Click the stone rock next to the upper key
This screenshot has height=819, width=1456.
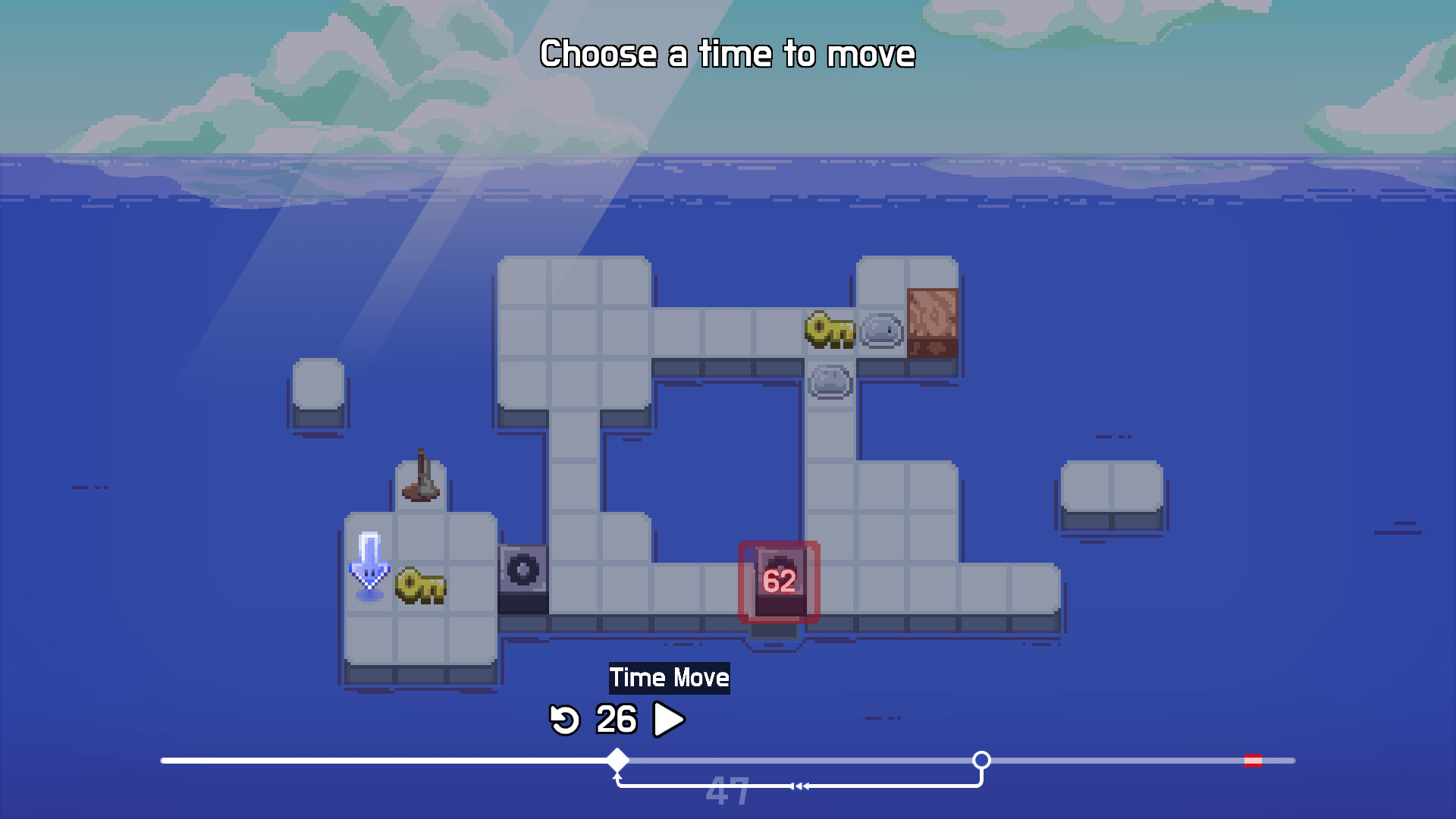[x=881, y=331]
